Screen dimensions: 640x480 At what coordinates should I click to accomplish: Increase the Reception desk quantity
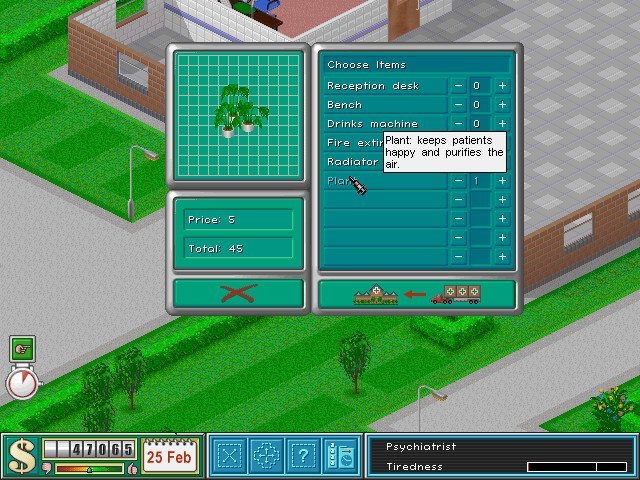click(x=502, y=86)
